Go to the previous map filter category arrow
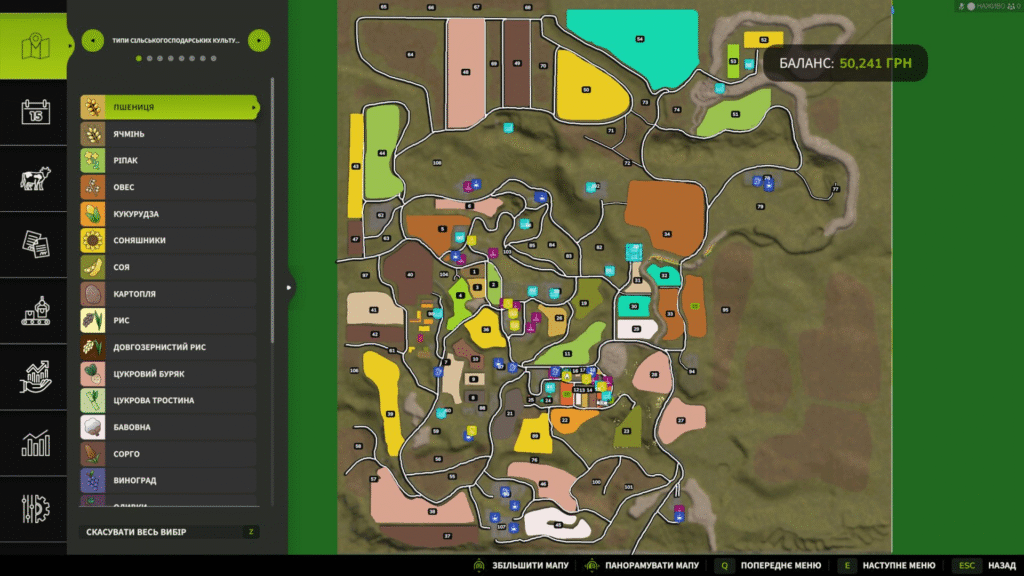This screenshot has width=1024, height=576. [91, 41]
